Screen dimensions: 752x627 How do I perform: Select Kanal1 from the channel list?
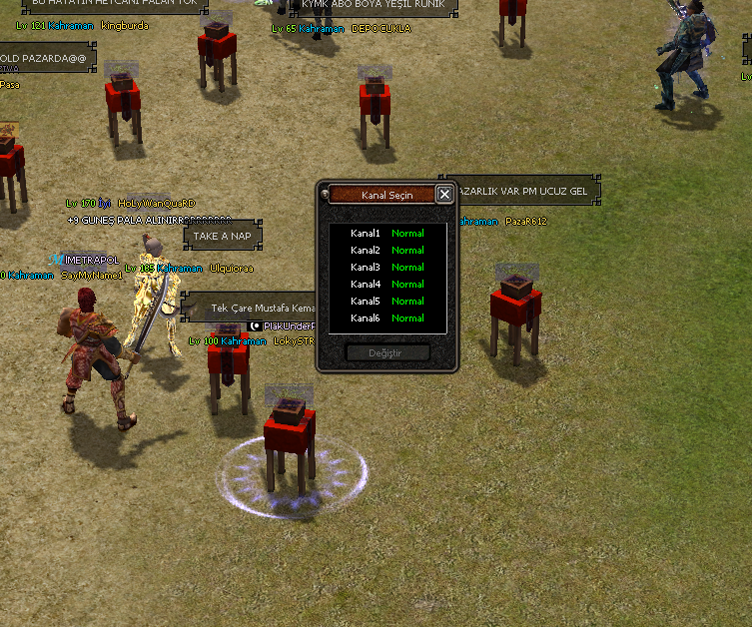pos(387,234)
